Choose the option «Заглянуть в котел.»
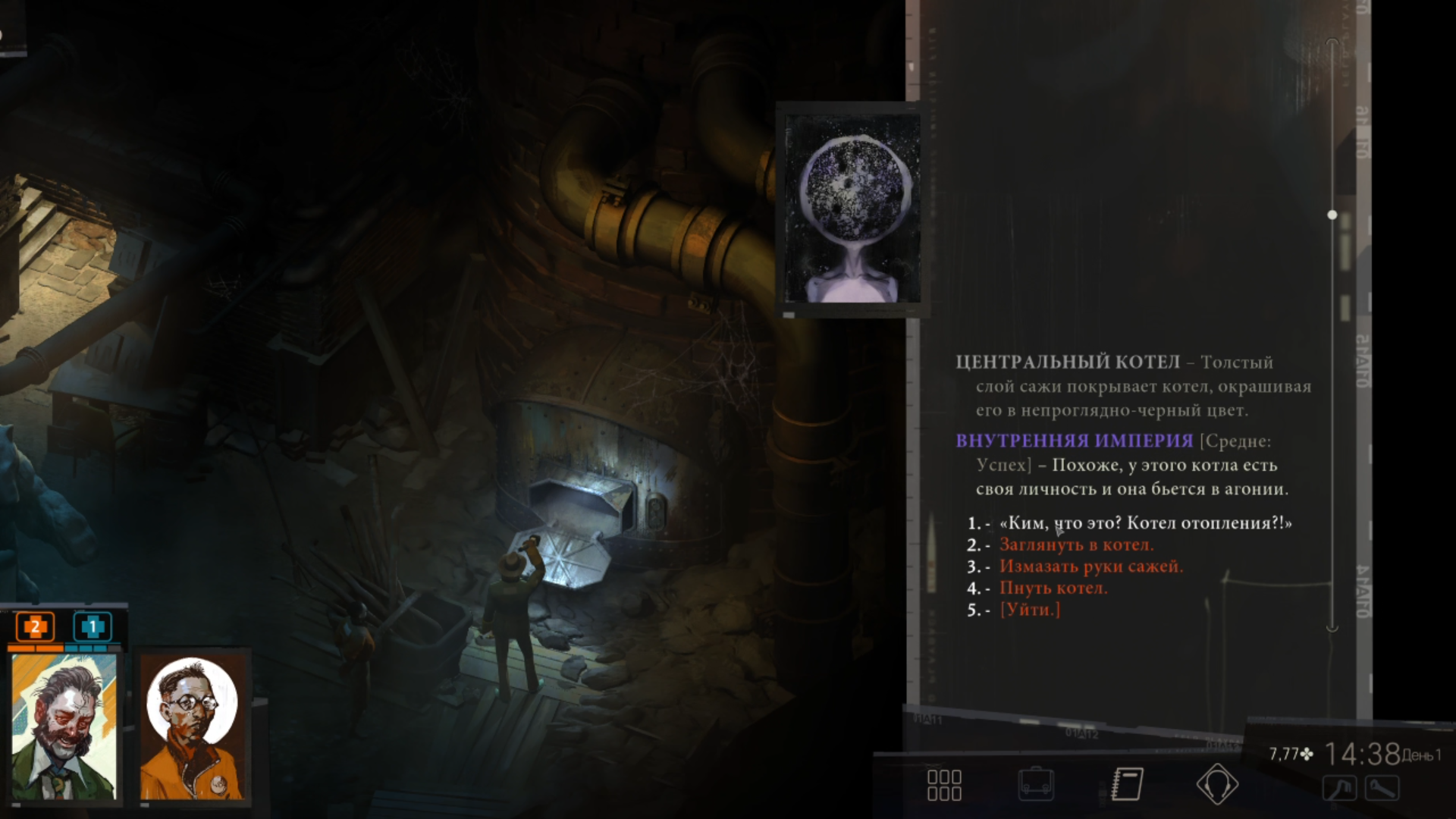Viewport: 1456px width, 819px height. (x=1076, y=545)
